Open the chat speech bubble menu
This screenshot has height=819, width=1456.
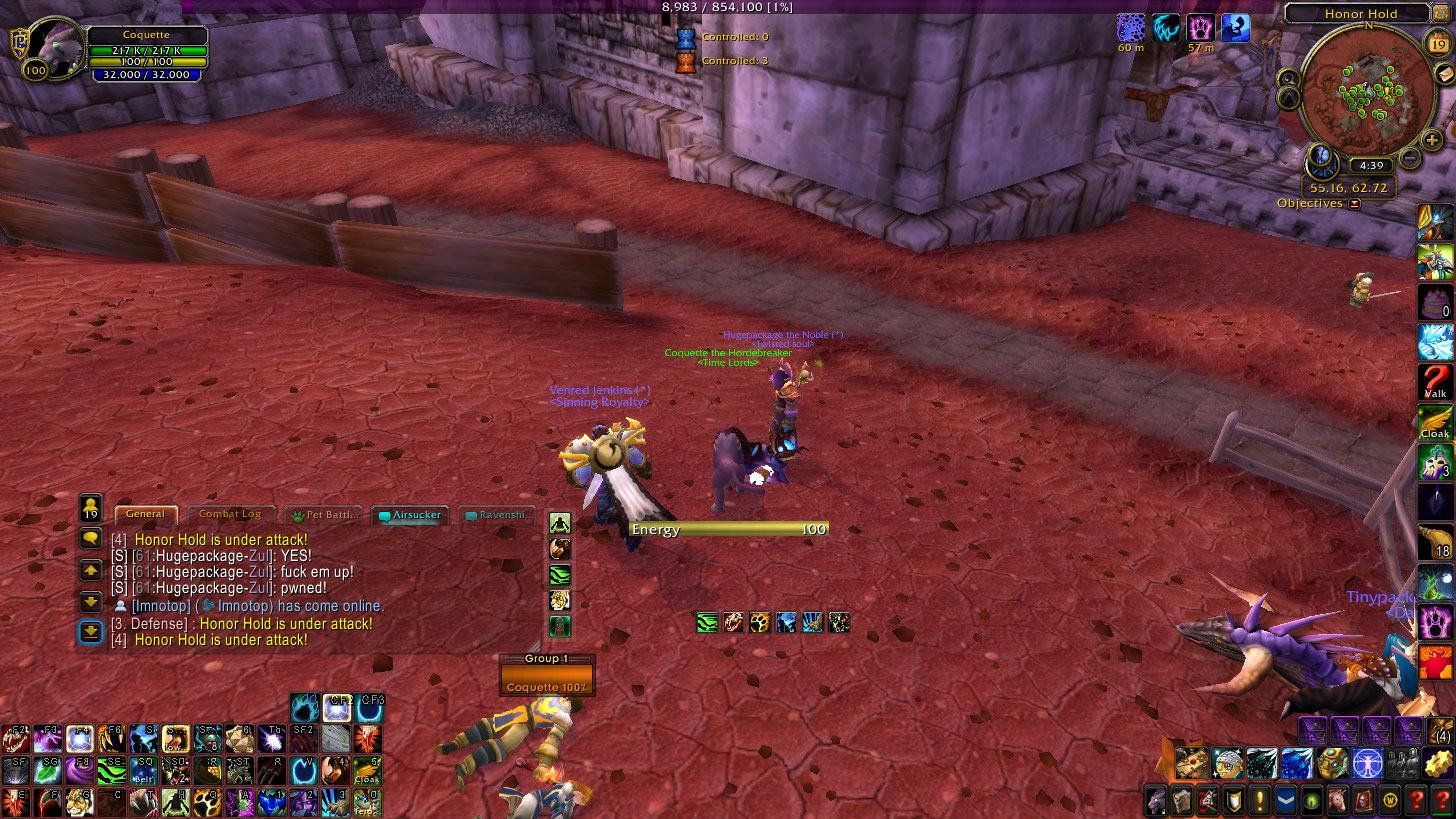tap(91, 538)
